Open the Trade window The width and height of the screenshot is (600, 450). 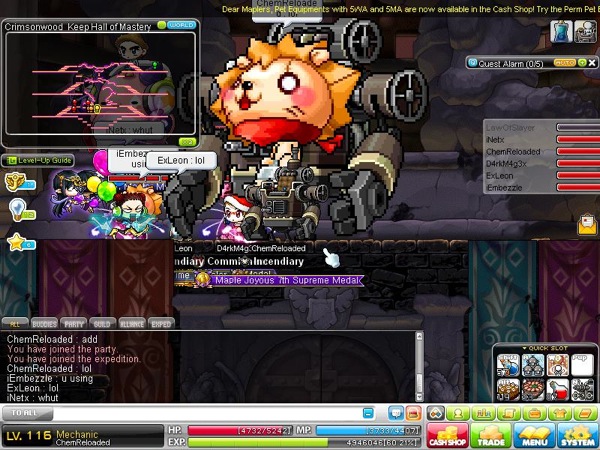pyautogui.click(x=490, y=435)
